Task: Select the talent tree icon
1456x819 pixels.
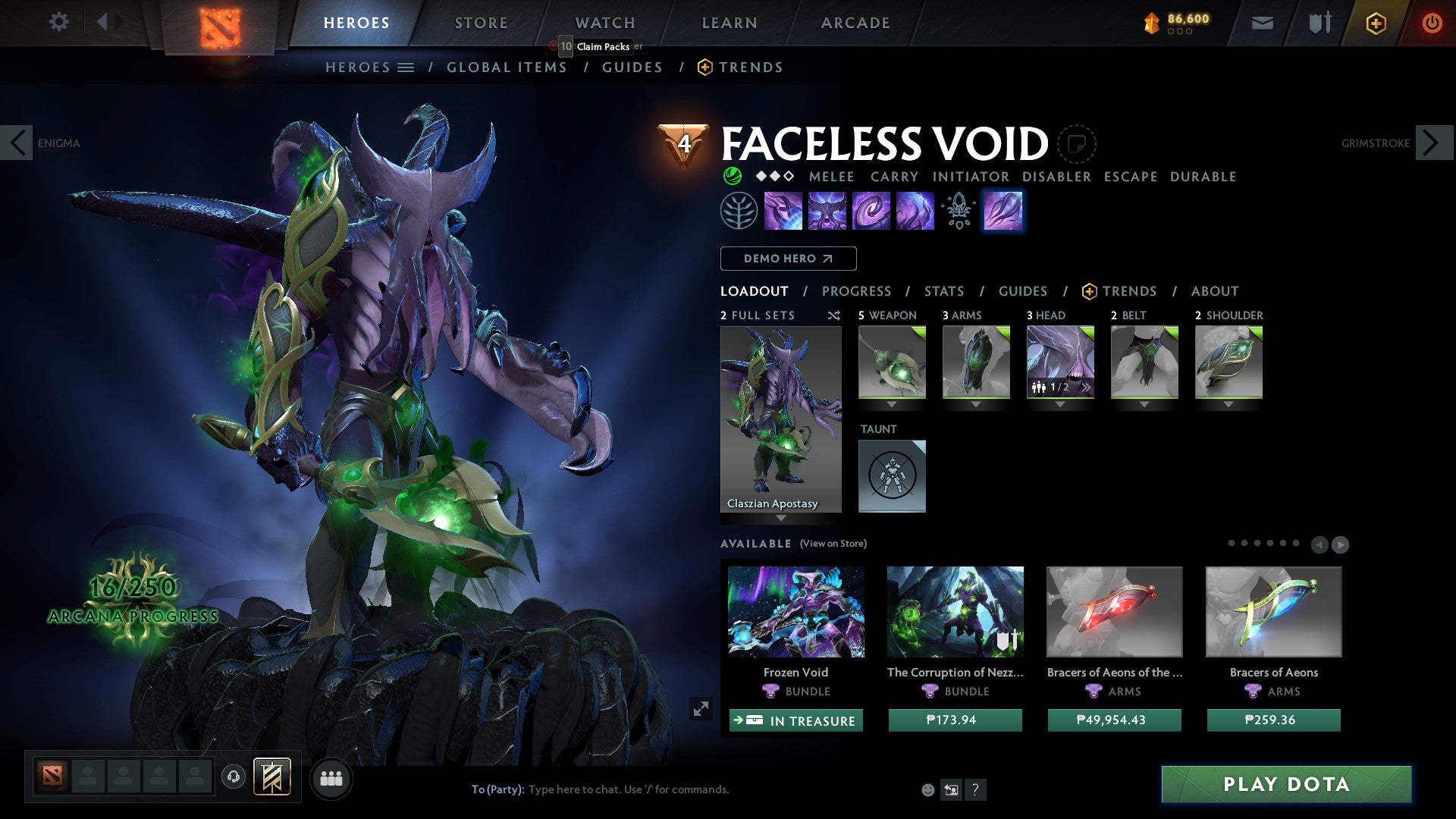Action: pyautogui.click(x=739, y=211)
